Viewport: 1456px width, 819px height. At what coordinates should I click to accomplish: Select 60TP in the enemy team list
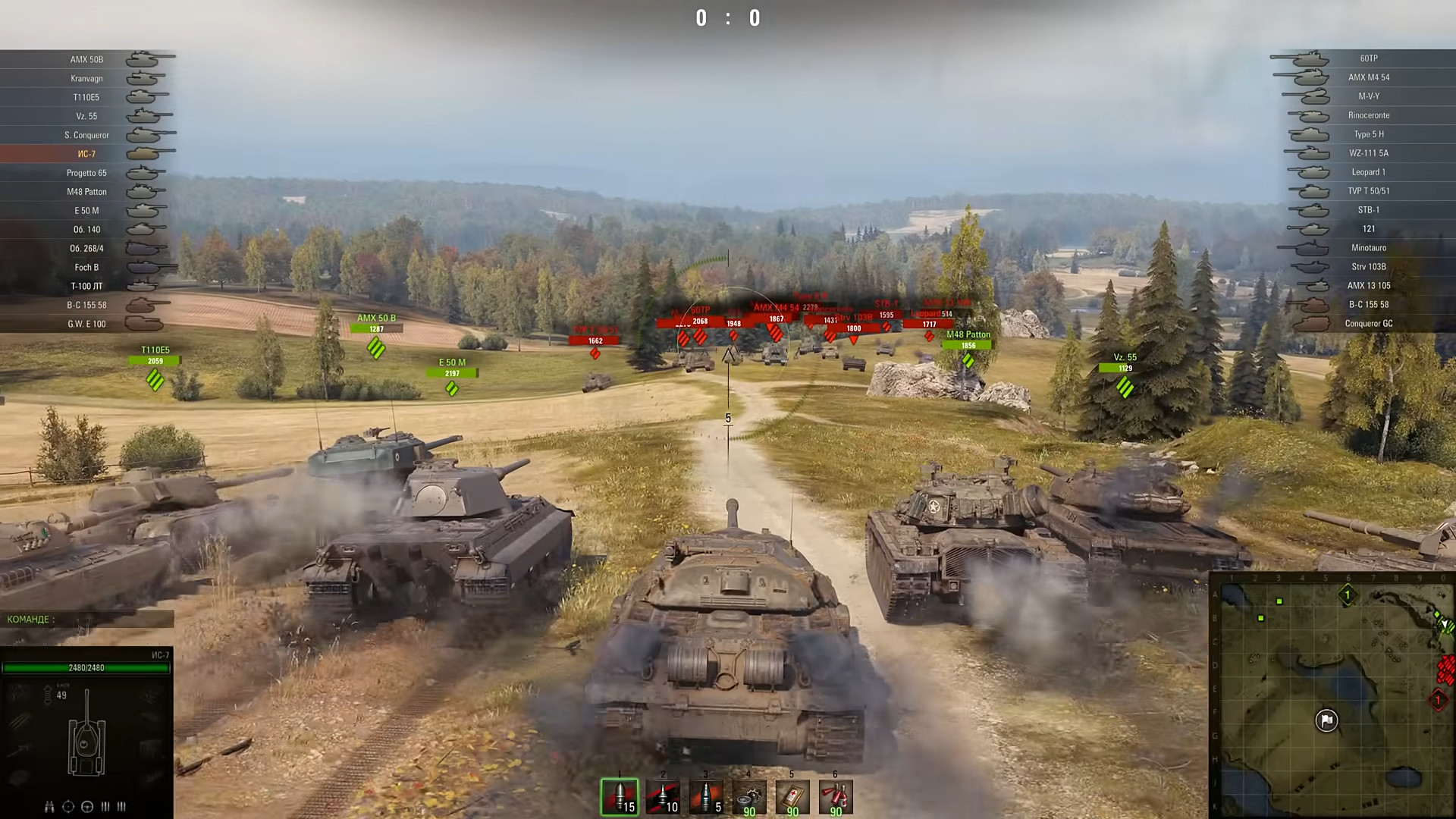(x=1368, y=58)
